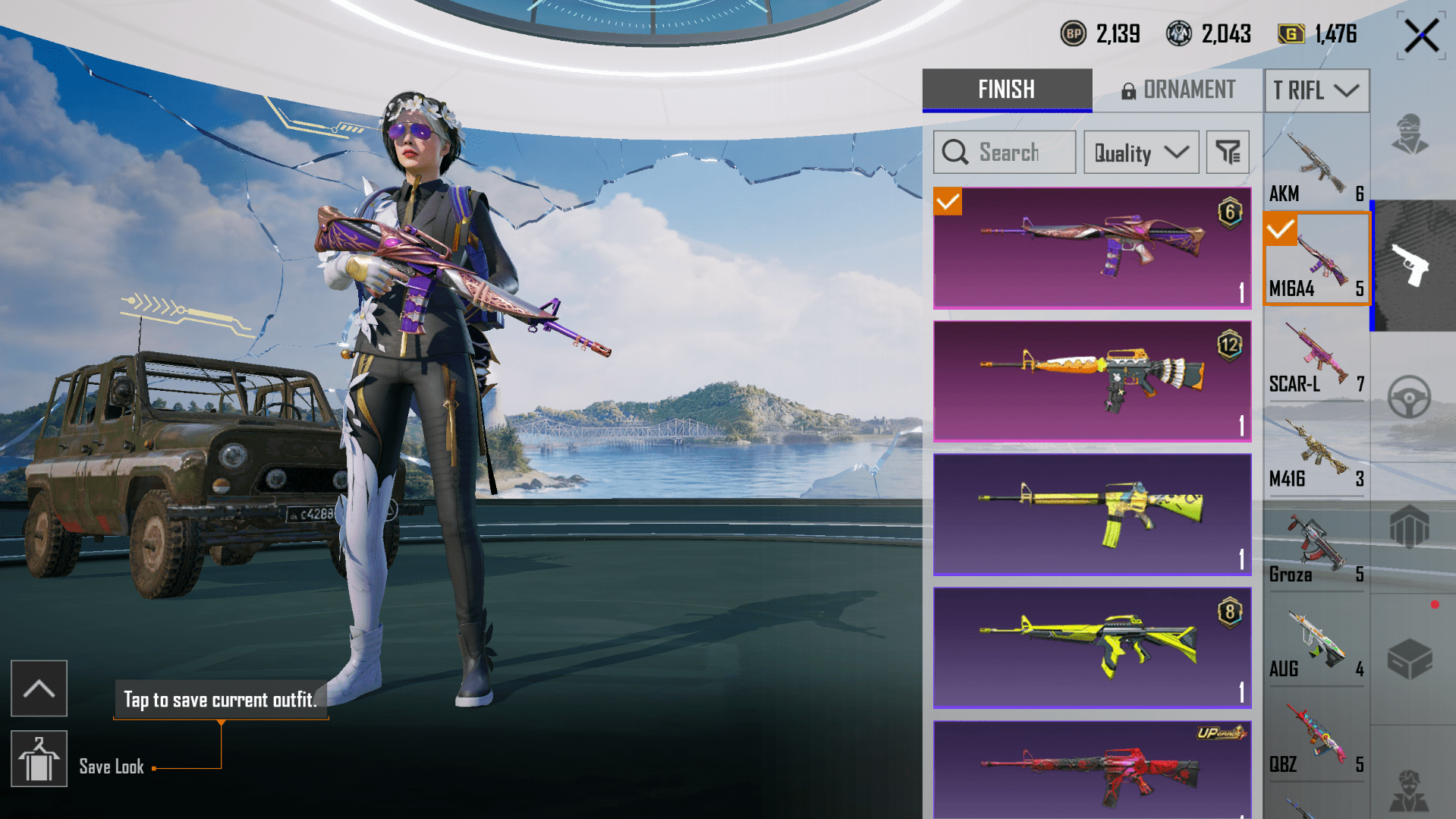Select AKM in the weapon list
The image size is (1456, 819).
tap(1316, 165)
